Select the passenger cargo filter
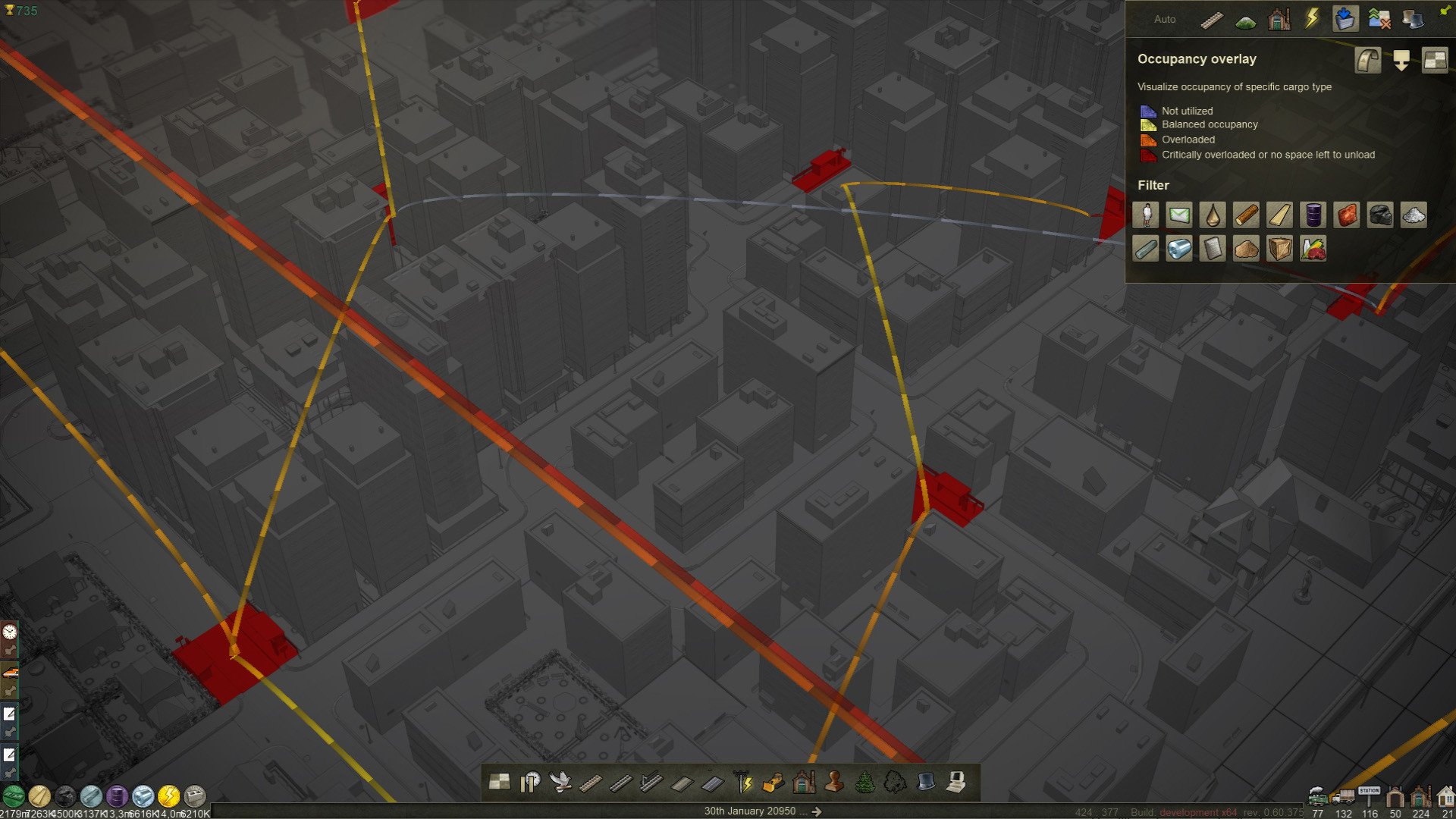The width and height of the screenshot is (1456, 819). (x=1146, y=215)
